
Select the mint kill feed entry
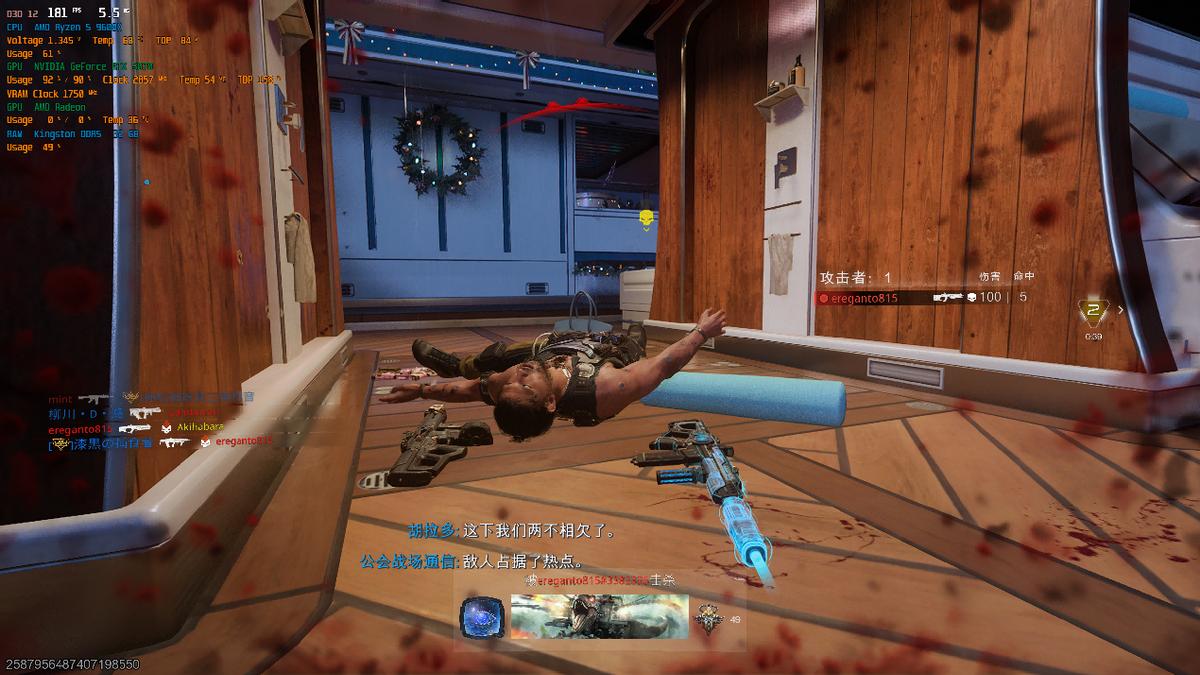(x=61, y=397)
